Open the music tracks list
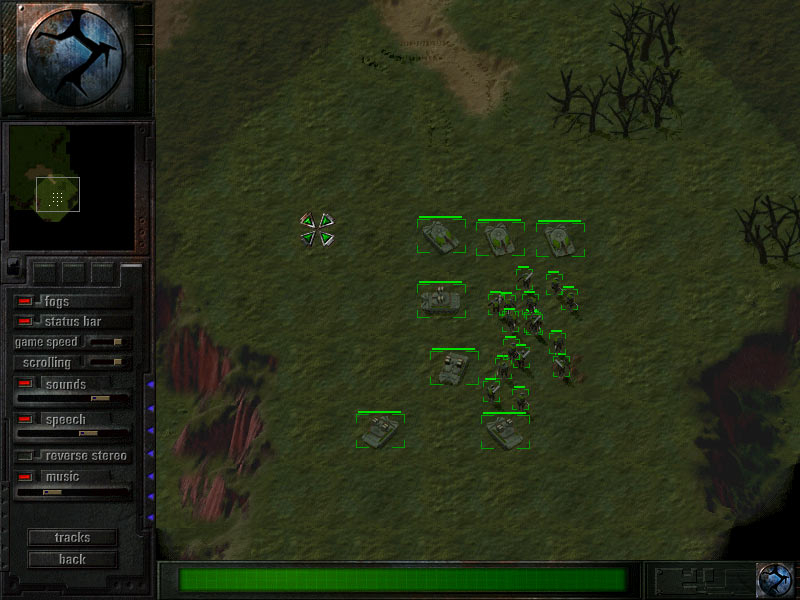The height and width of the screenshot is (600, 800). coord(72,538)
